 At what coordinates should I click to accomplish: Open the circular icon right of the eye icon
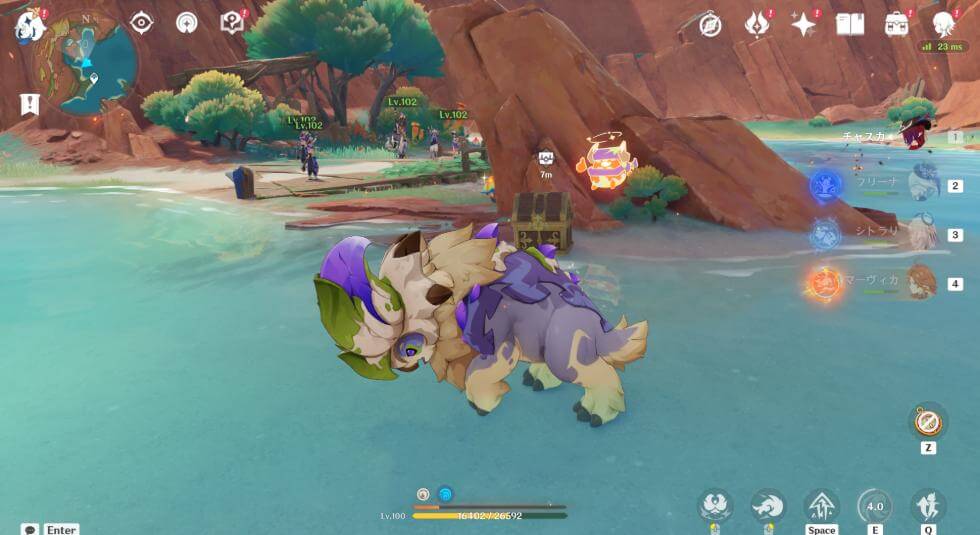187,23
